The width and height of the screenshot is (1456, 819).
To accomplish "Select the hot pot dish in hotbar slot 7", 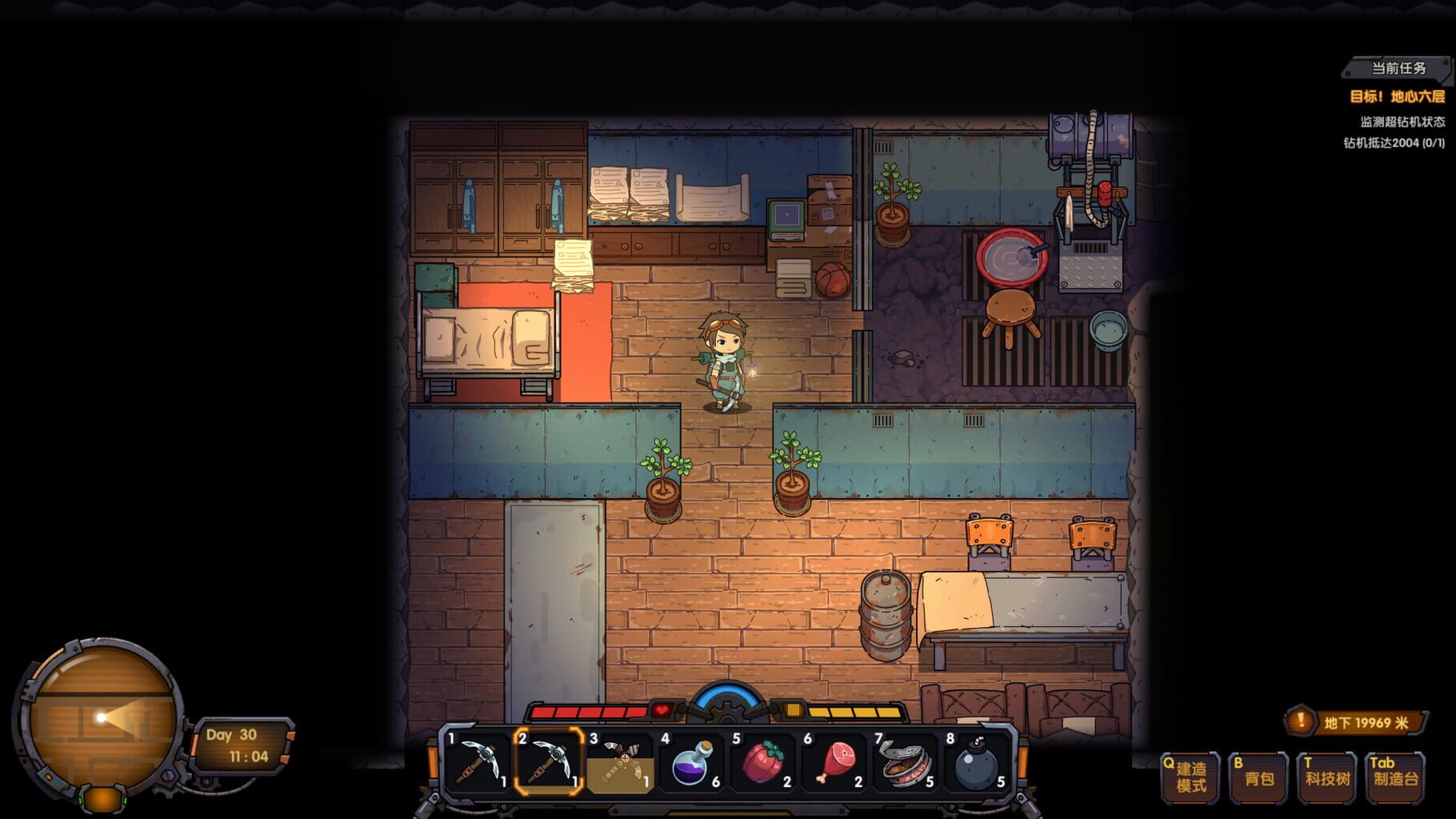I will [905, 760].
